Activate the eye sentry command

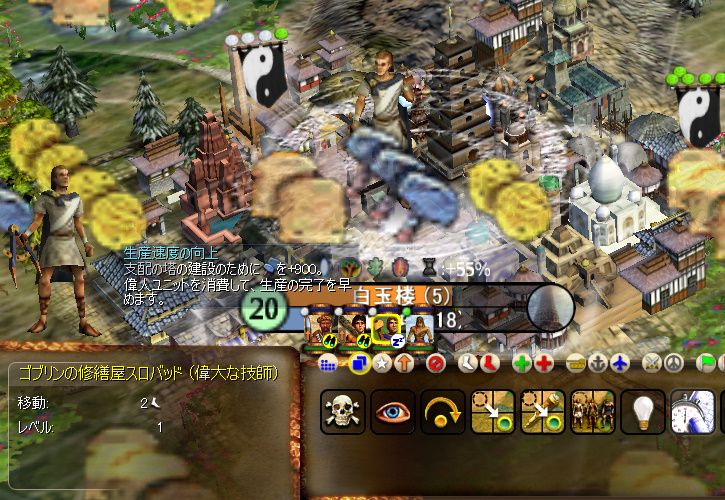pos(392,412)
